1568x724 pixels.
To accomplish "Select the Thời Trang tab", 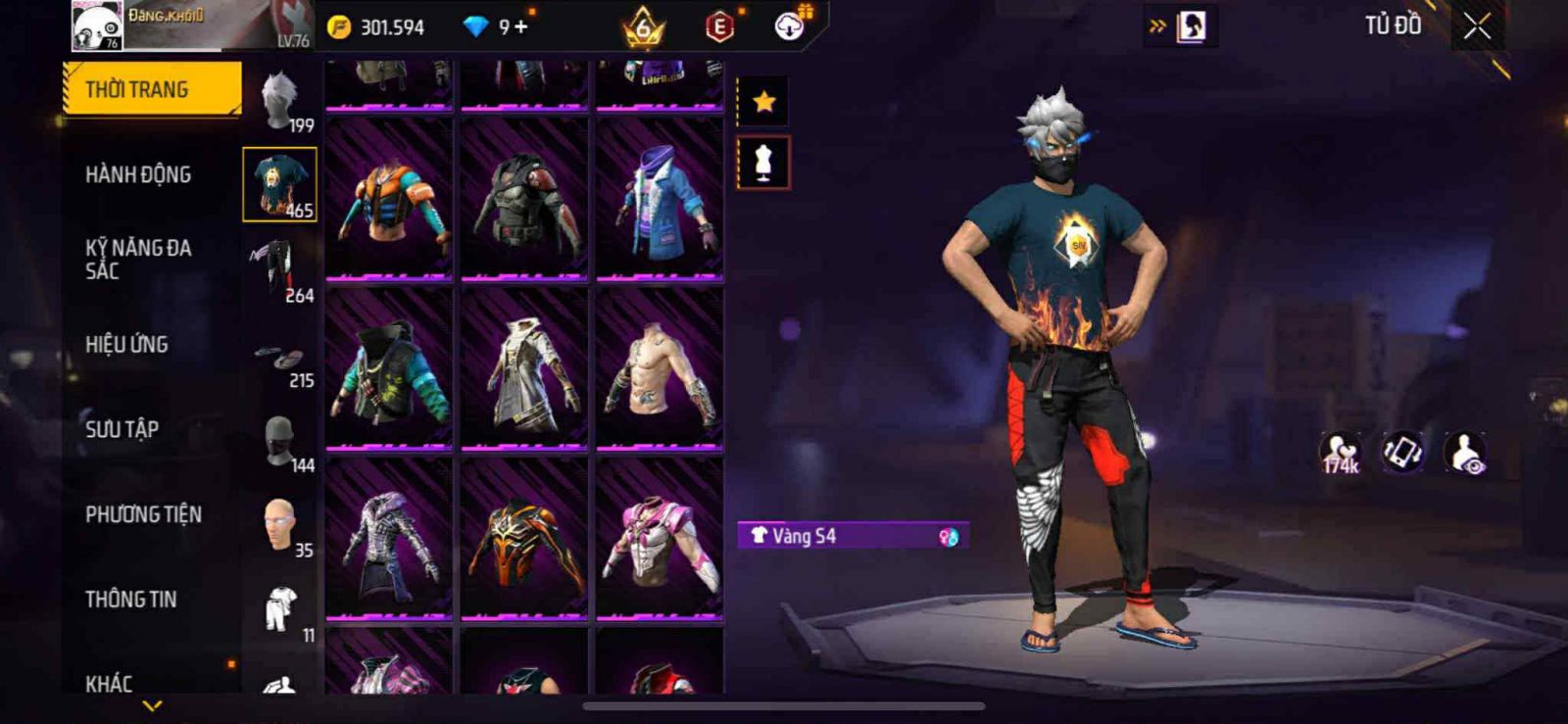I will coord(151,89).
